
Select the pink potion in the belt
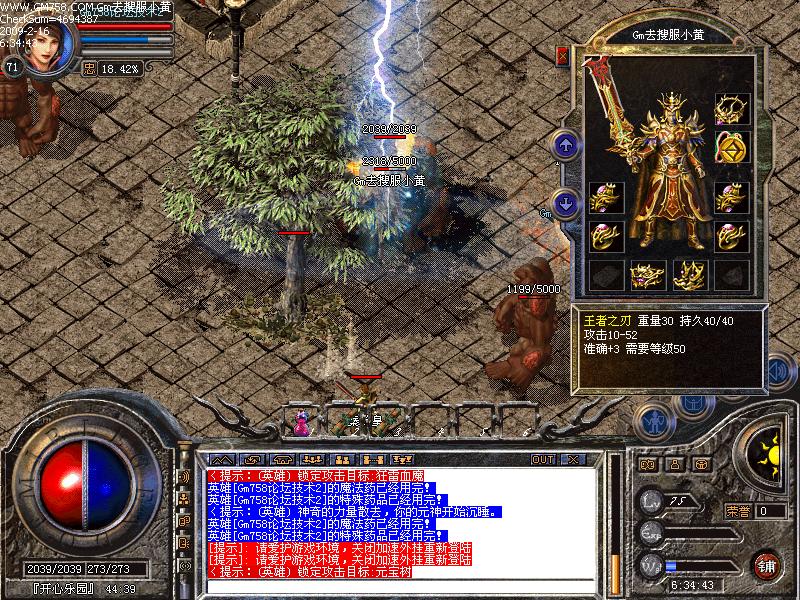click(301, 425)
